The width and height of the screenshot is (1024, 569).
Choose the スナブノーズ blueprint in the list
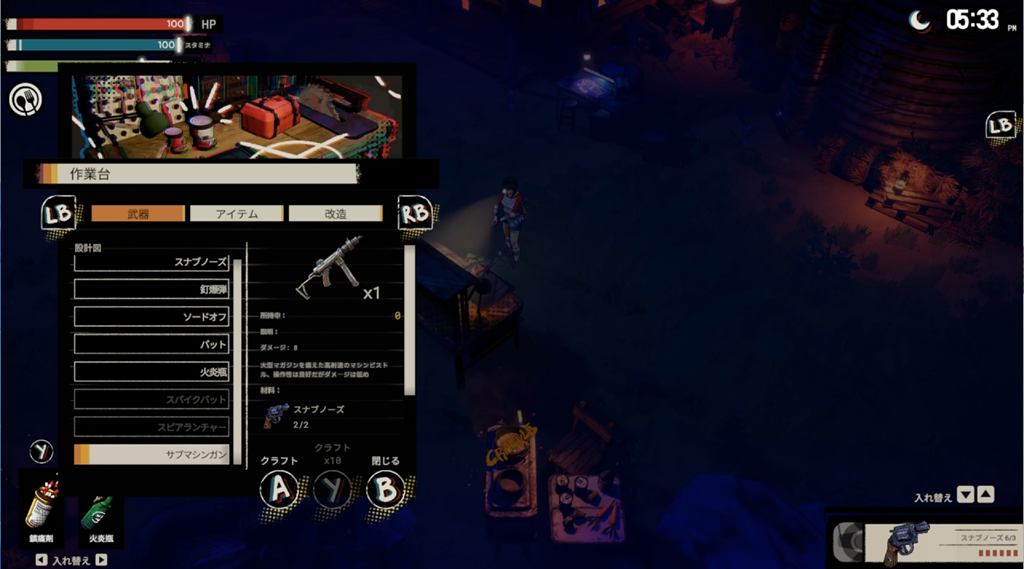coord(152,262)
